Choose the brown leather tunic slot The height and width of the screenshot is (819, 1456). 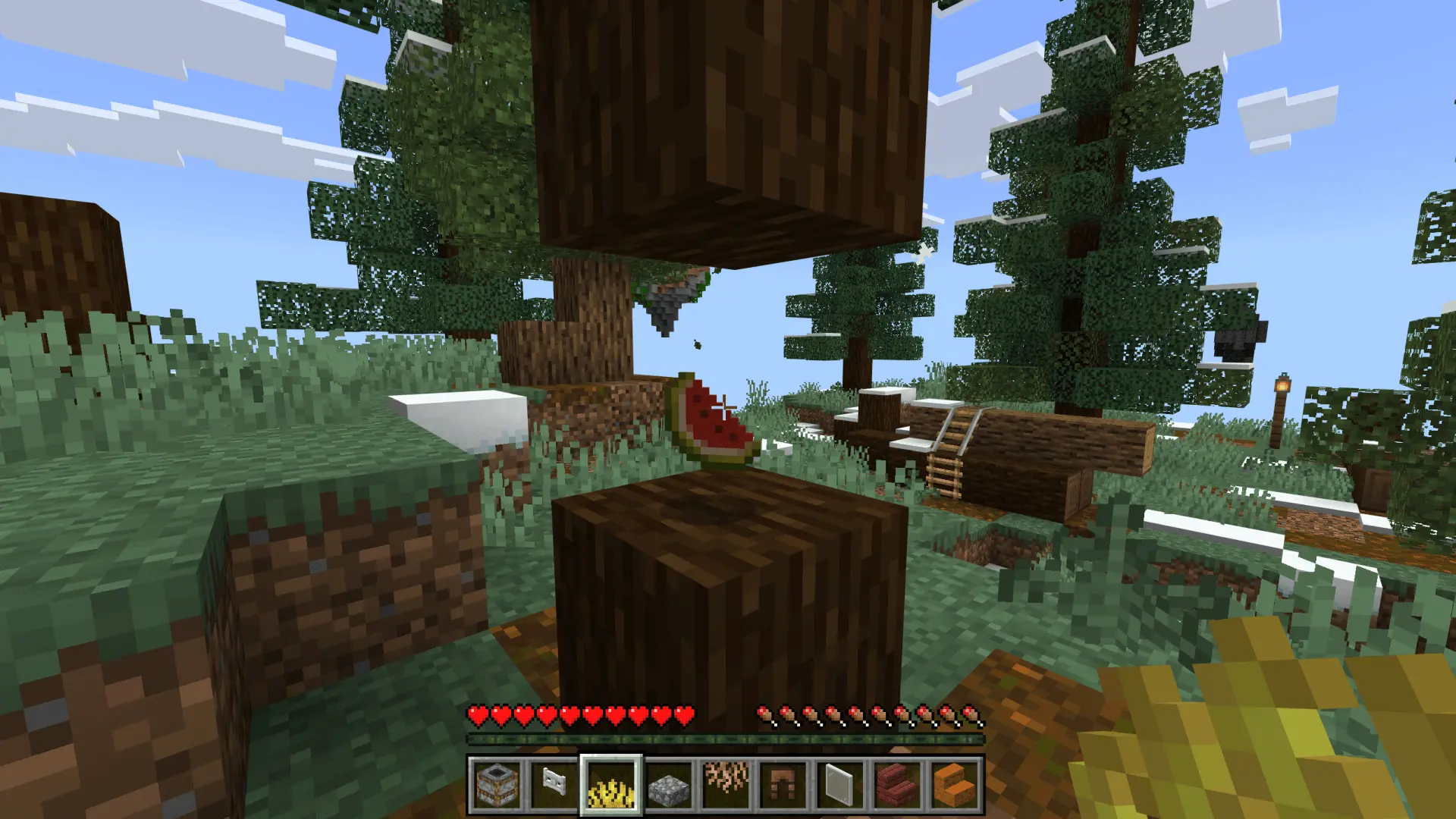click(783, 785)
